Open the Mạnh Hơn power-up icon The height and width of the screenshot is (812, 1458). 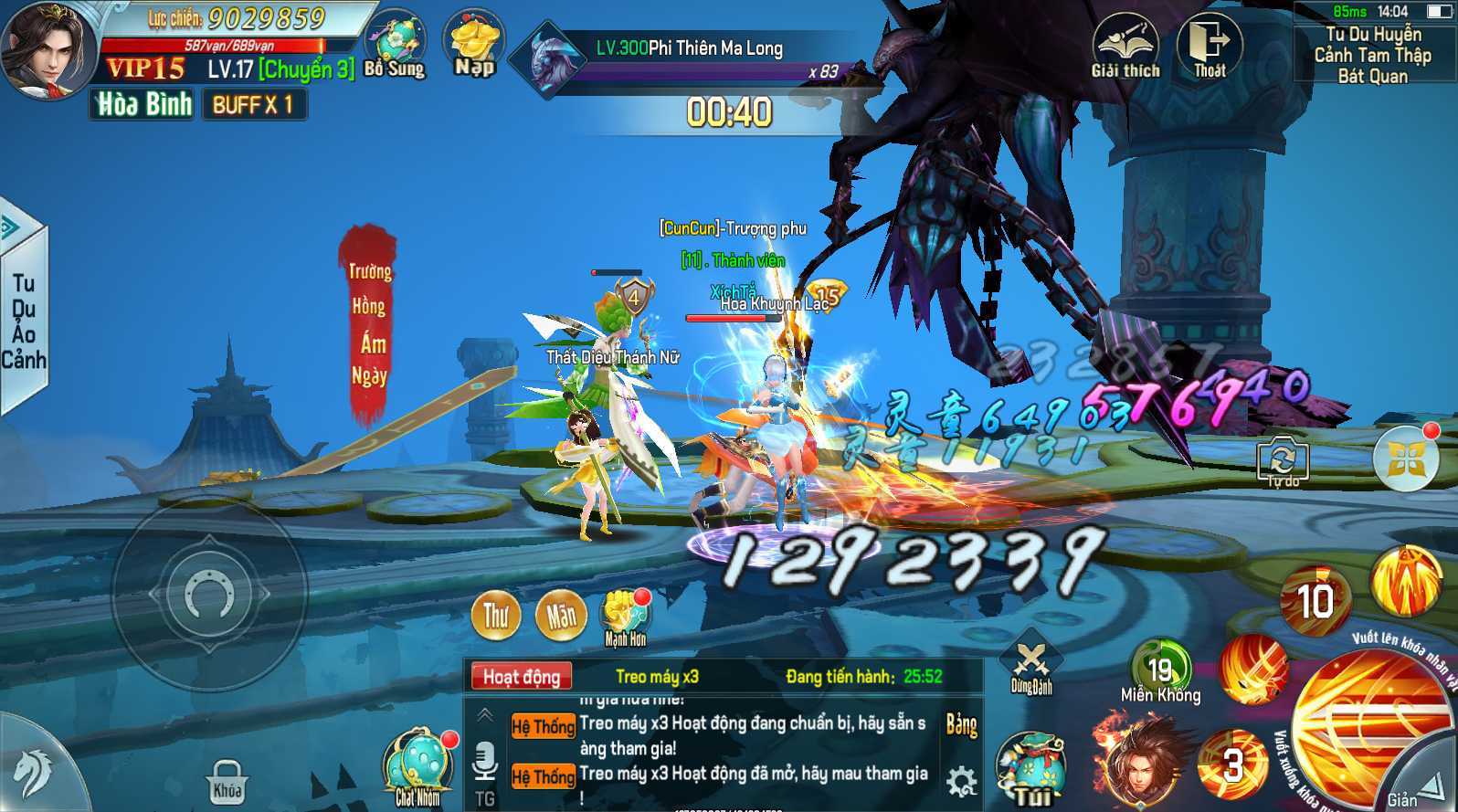click(625, 616)
